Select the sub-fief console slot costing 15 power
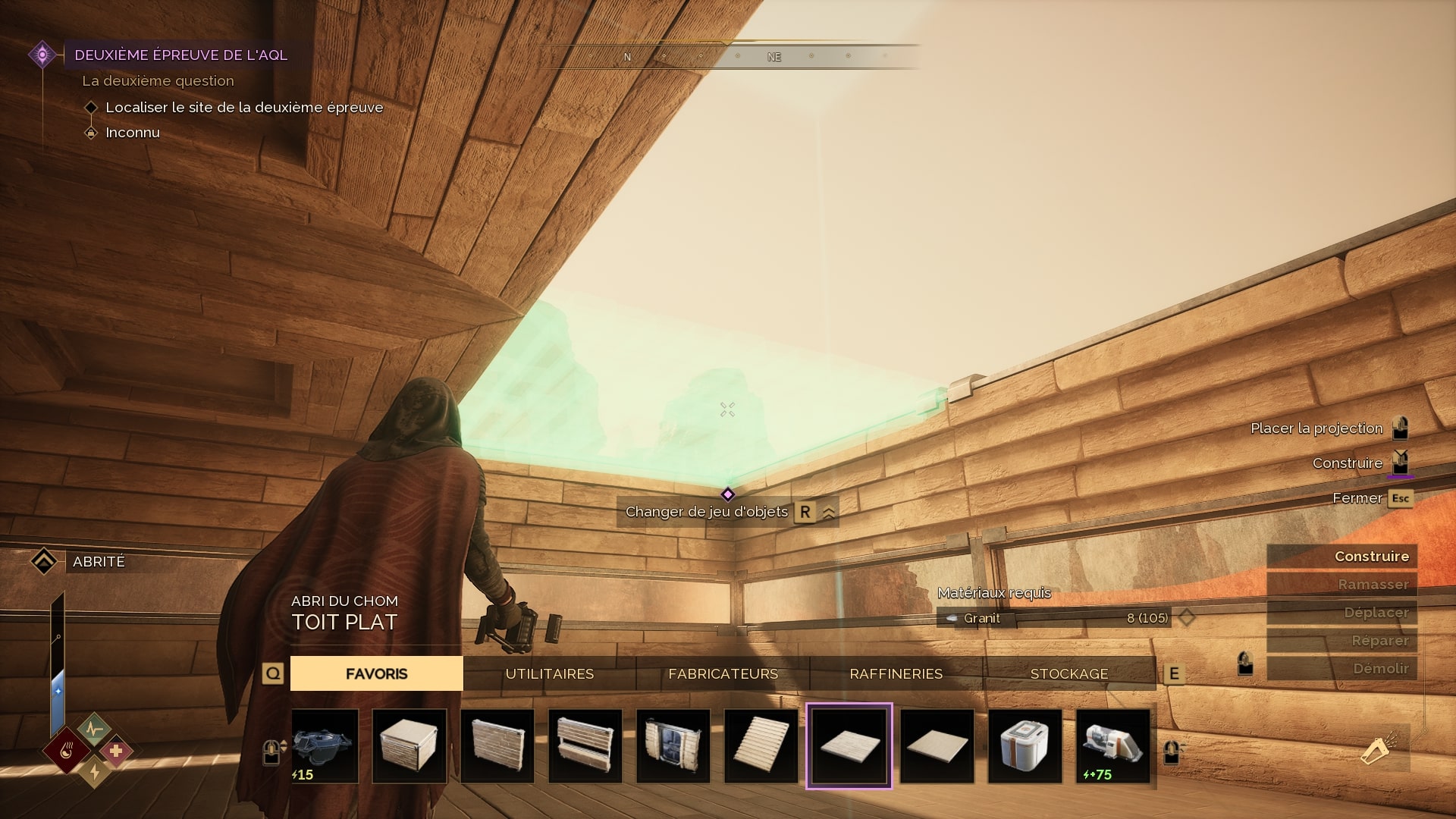1456x819 pixels. point(325,746)
